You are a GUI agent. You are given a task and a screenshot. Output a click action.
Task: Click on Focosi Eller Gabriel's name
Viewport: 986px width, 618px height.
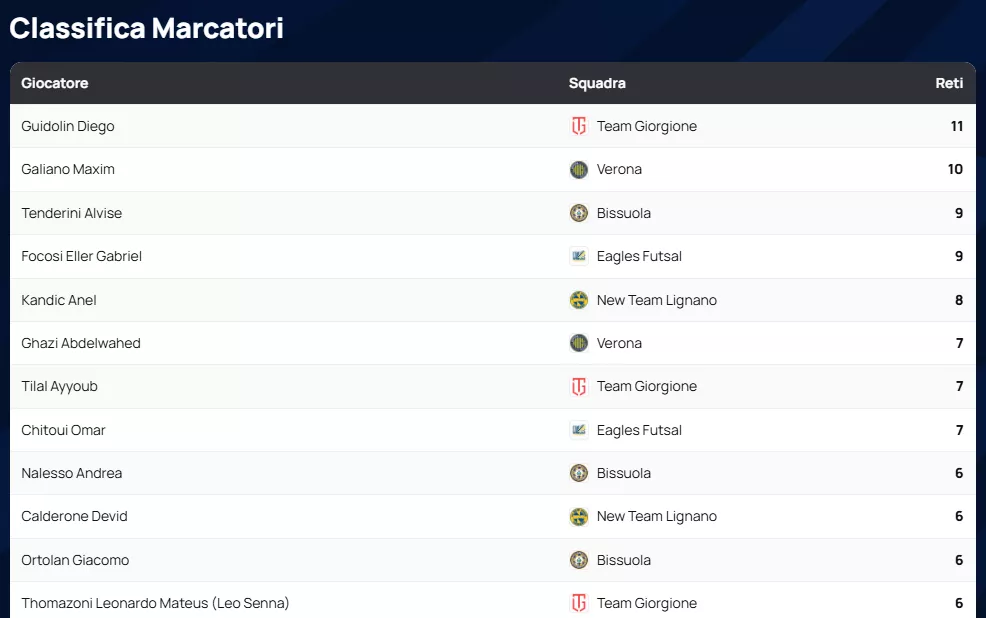(x=82, y=256)
